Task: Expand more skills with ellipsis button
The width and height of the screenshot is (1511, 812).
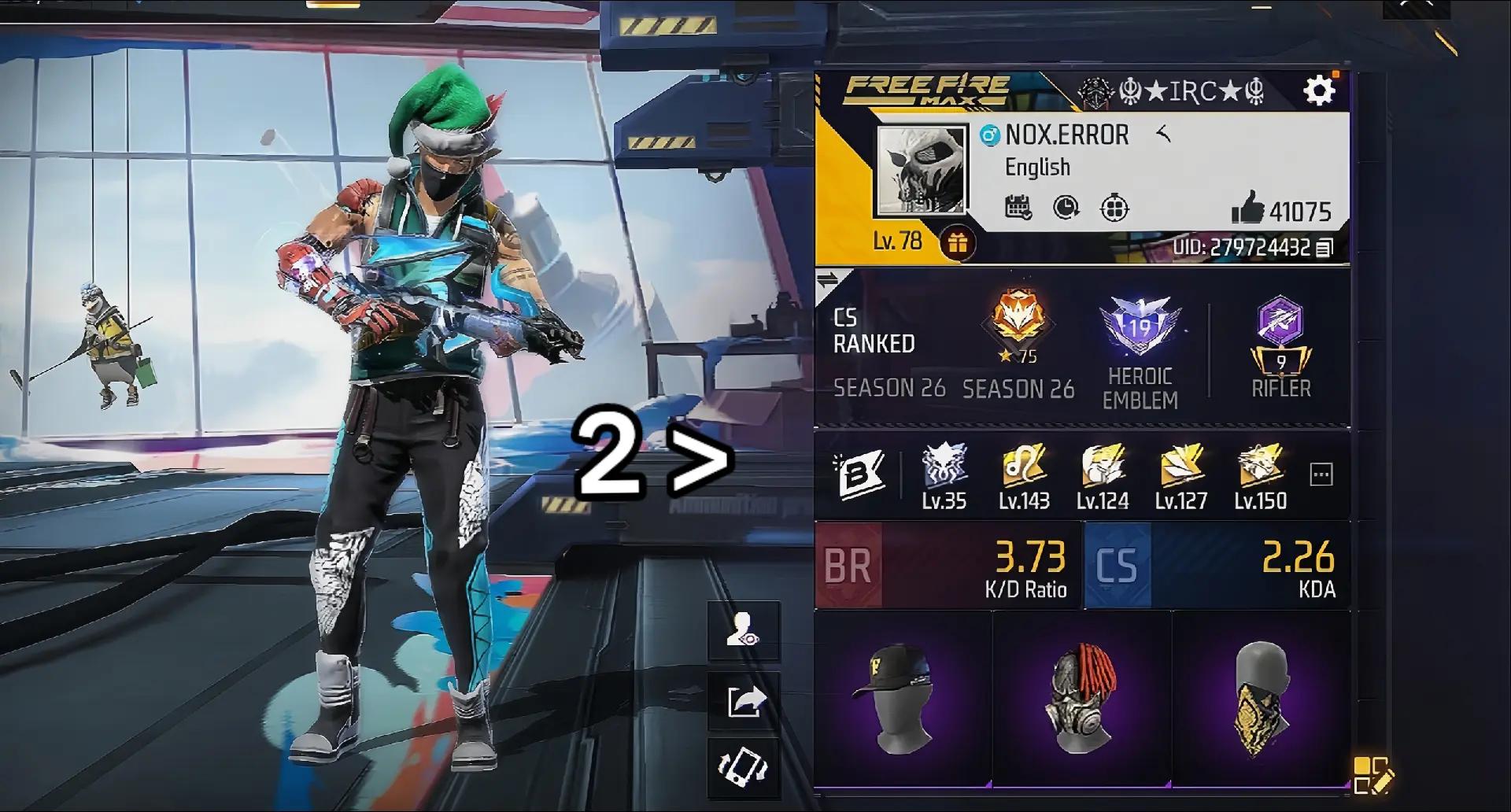Action: [x=1321, y=474]
